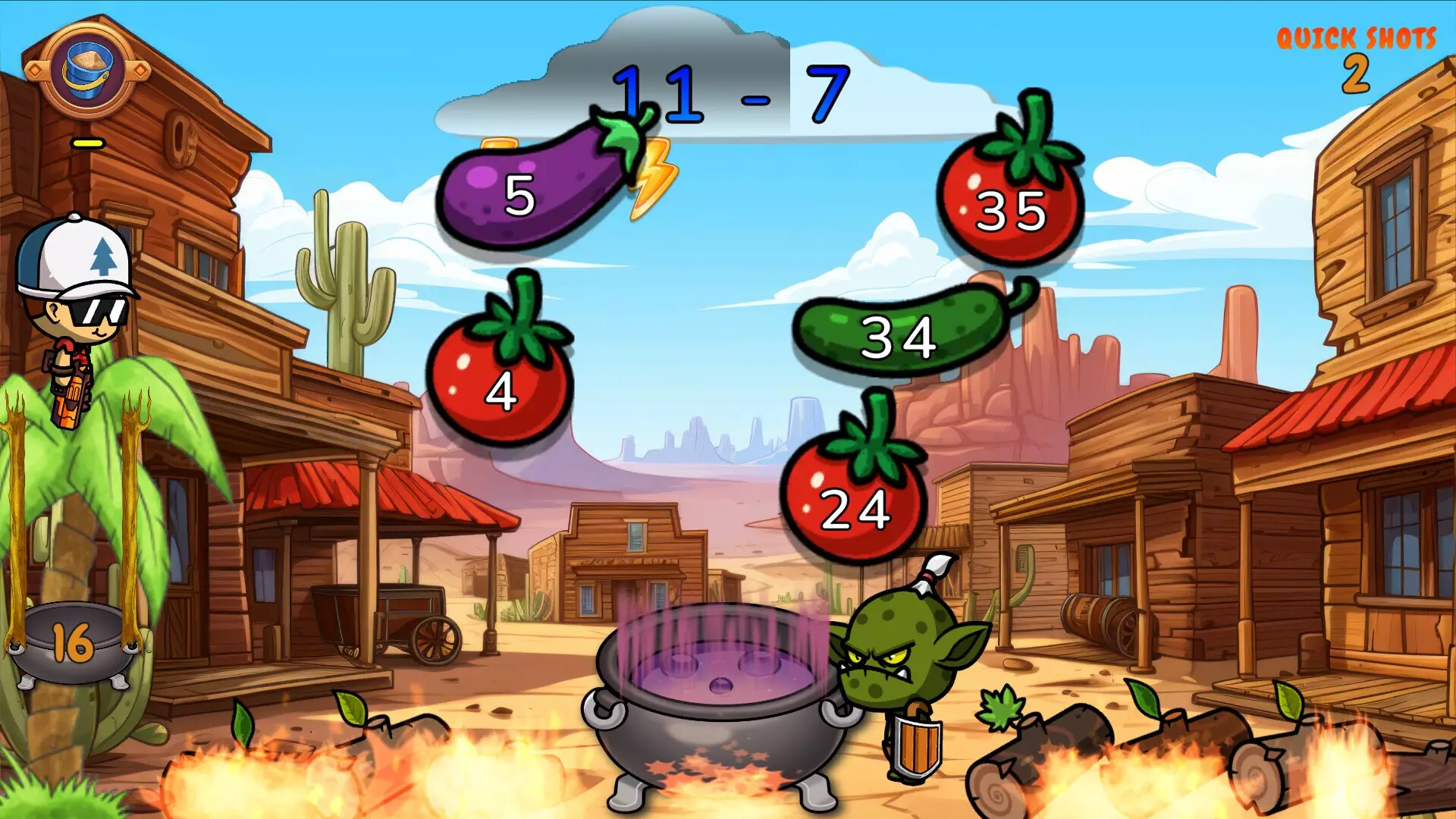Image resolution: width=1456 pixels, height=819 pixels.
Task: Click the Quick Shots counter showing 2
Action: (1357, 72)
